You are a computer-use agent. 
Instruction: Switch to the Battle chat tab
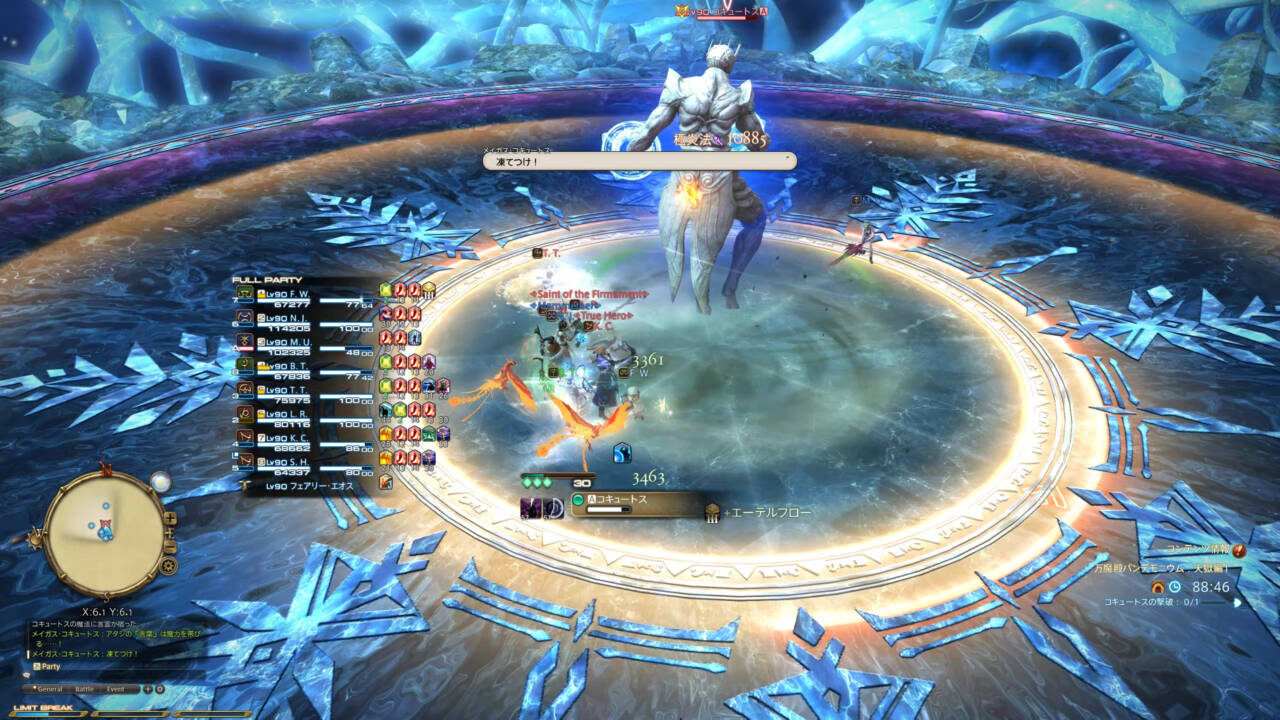85,689
